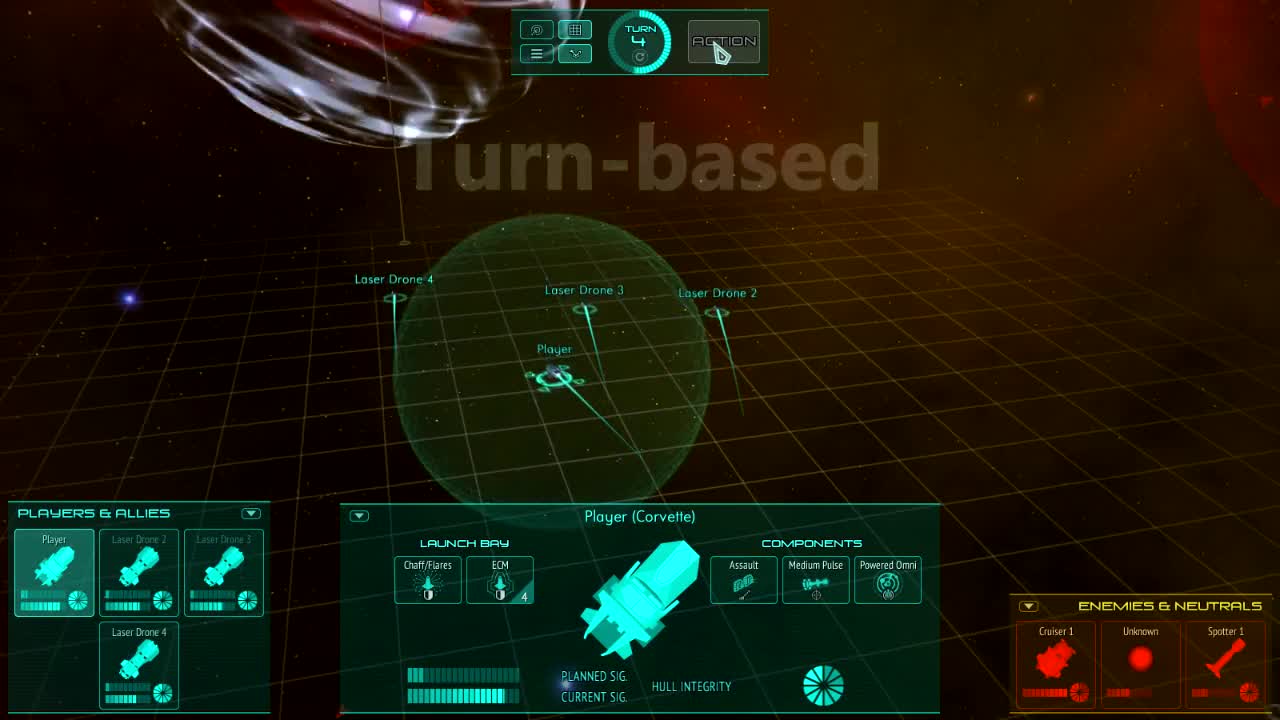Viewport: 1280px width, 720px height.
Task: Select the Player ship on the battle map
Action: [555, 375]
